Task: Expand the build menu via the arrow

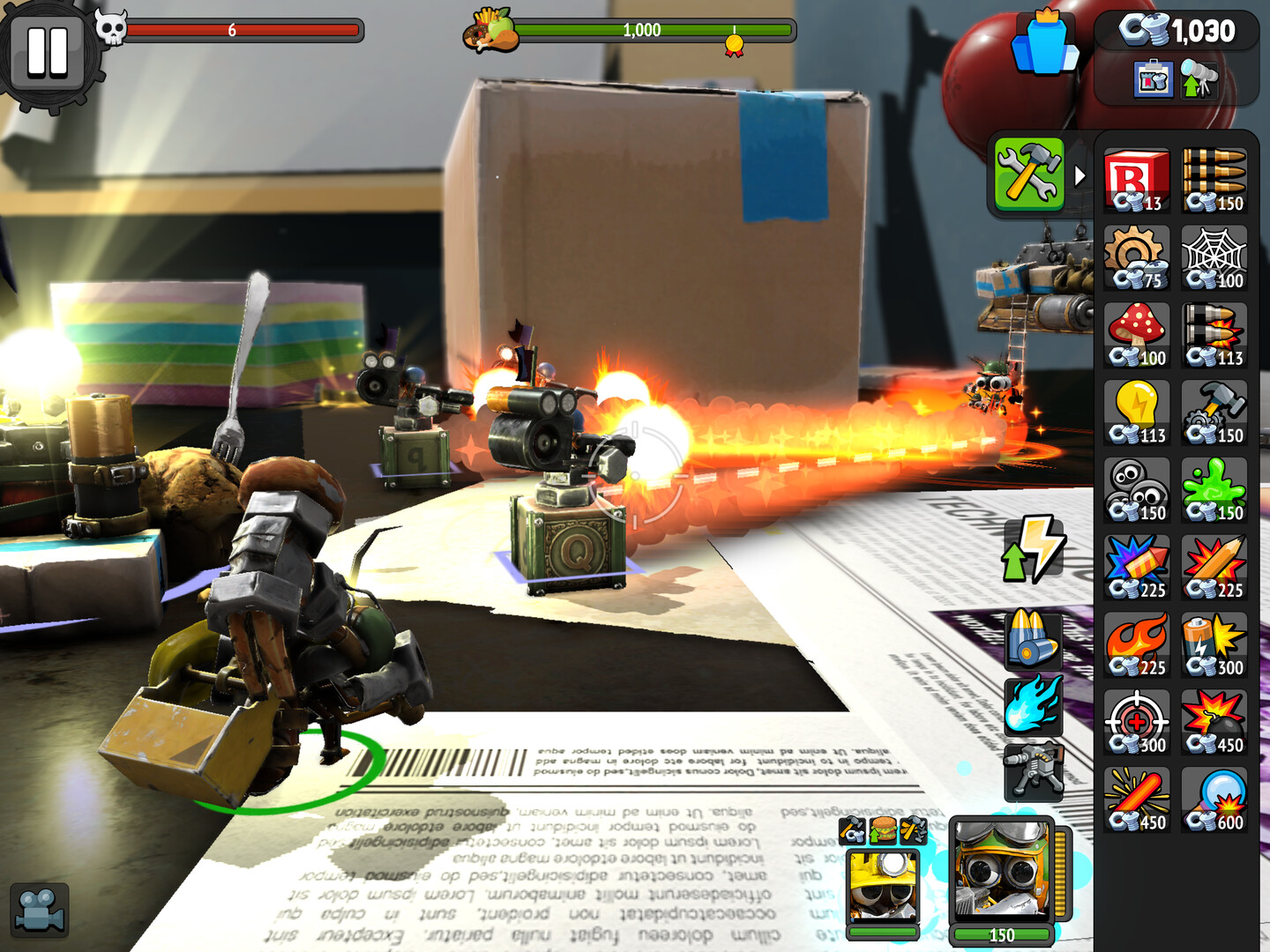Action: pos(1079,175)
